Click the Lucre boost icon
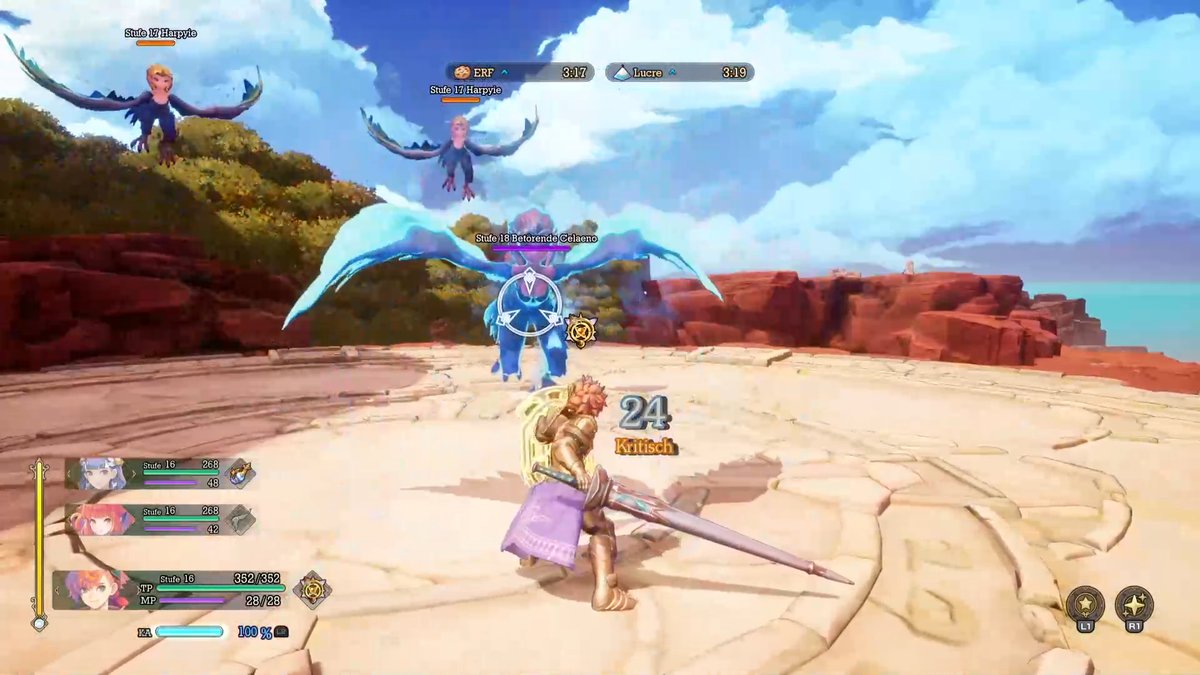 coord(622,72)
